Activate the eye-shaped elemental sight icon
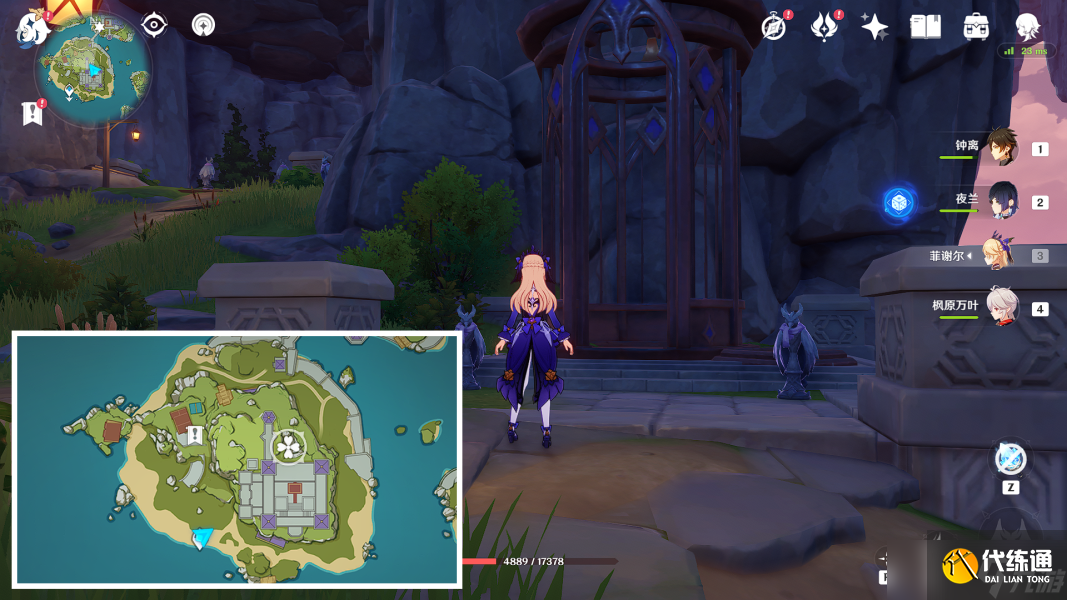 point(154,25)
